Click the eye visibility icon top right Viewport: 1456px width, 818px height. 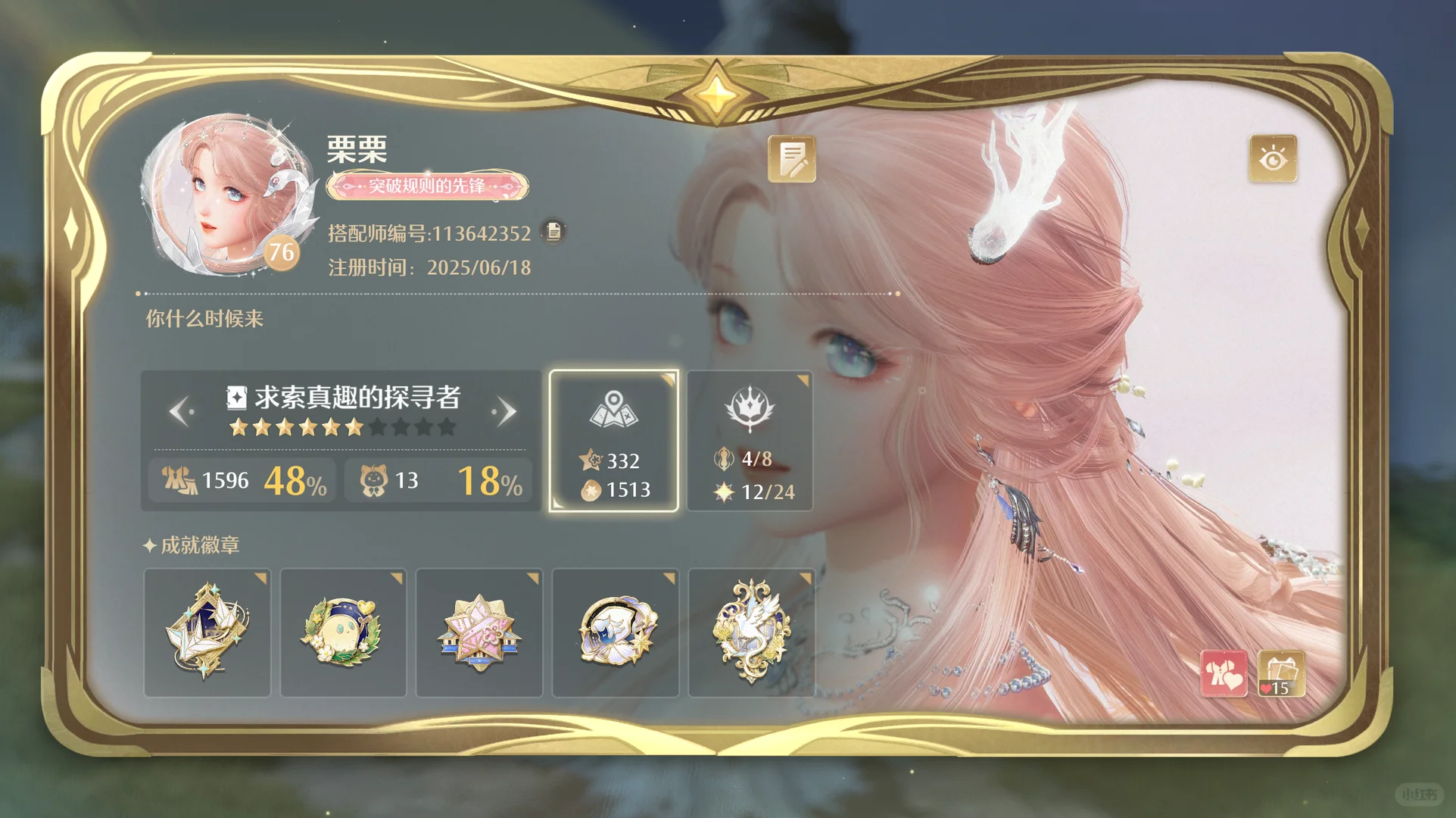pyautogui.click(x=1274, y=159)
